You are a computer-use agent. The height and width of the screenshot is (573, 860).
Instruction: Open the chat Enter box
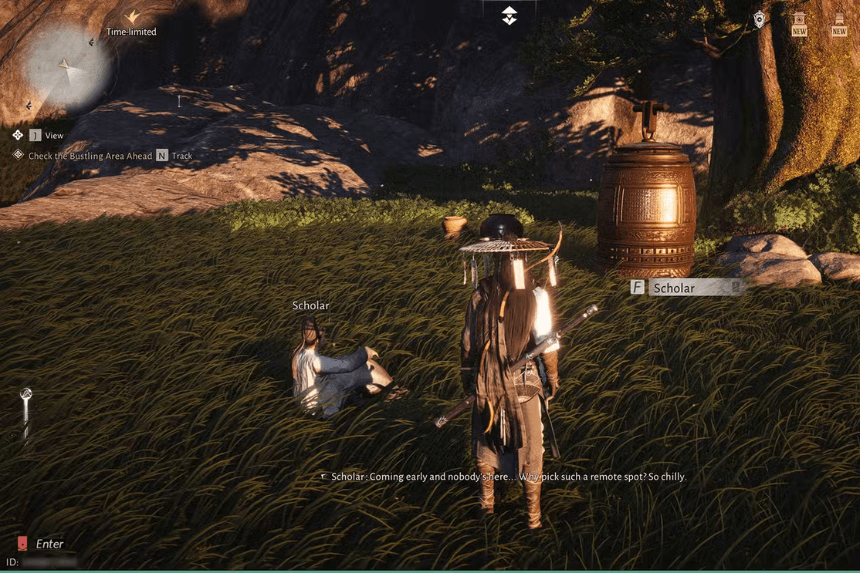coord(48,544)
